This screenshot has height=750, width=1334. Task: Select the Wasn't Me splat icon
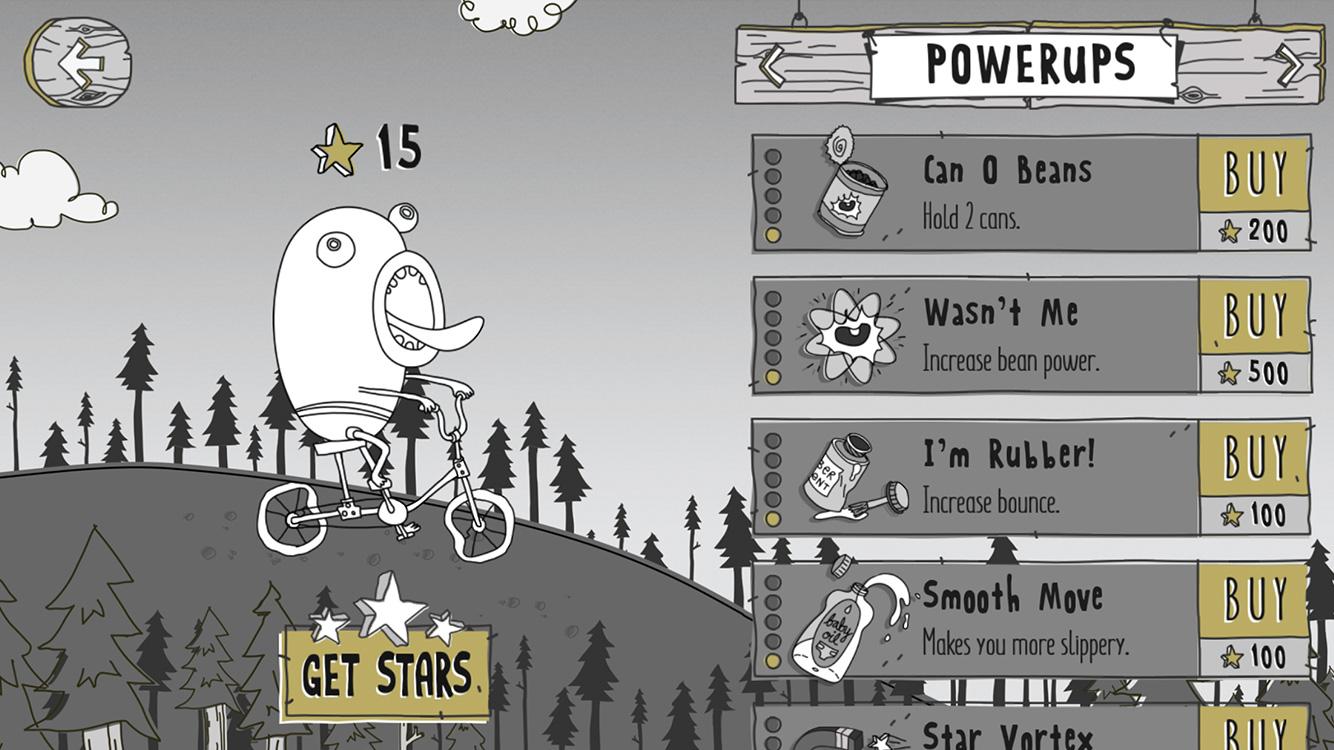coord(852,335)
